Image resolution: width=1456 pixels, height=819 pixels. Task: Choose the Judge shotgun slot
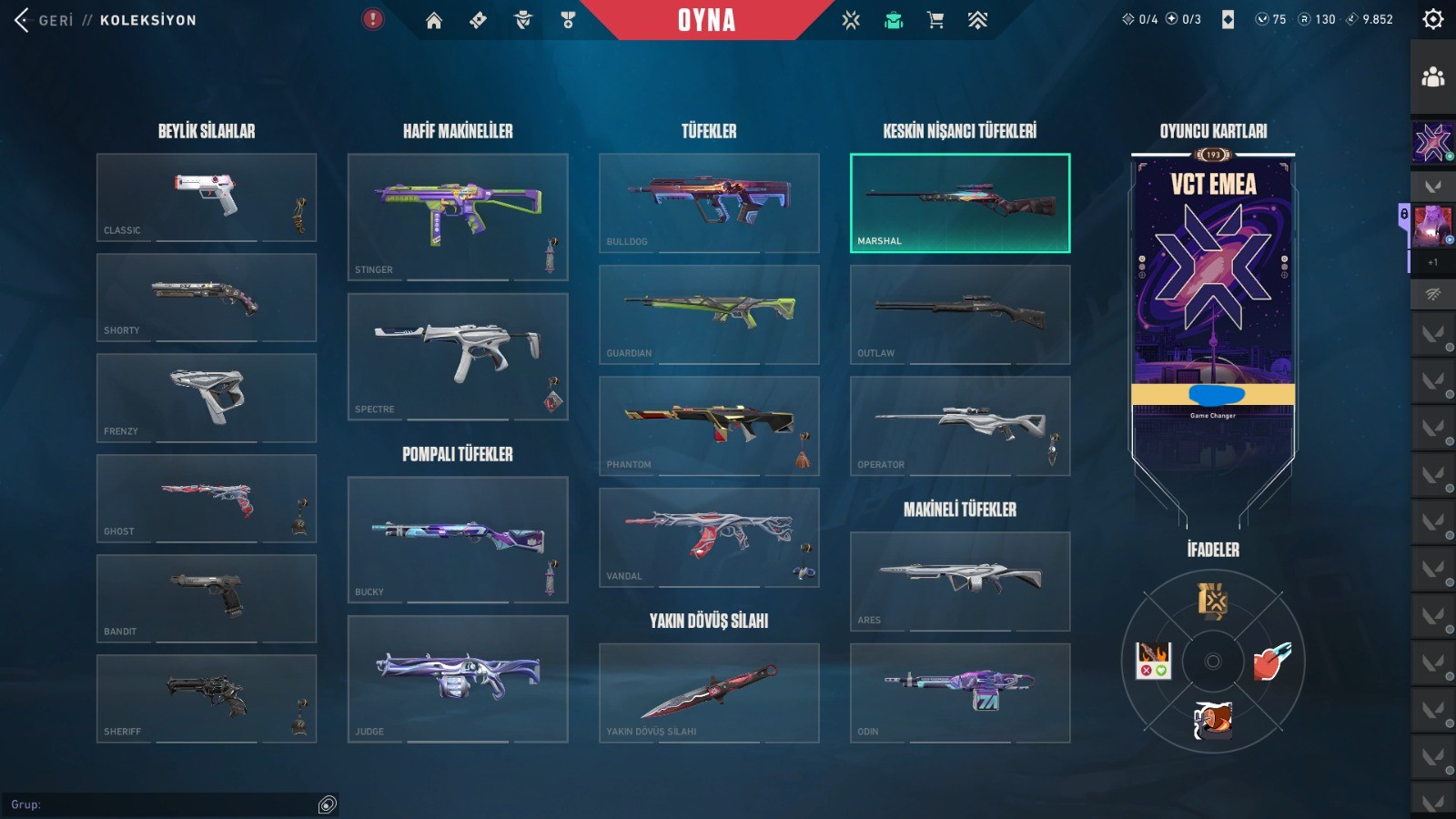click(x=457, y=679)
